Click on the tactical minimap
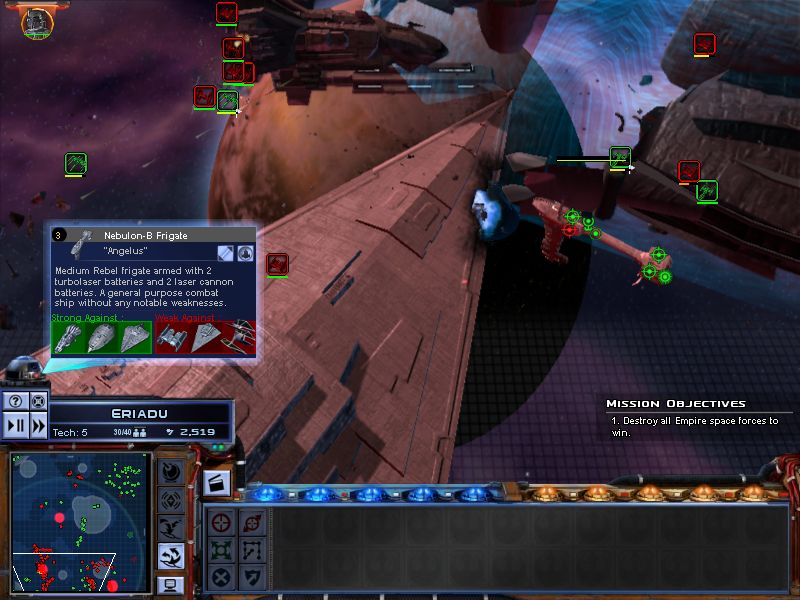The height and width of the screenshot is (600, 800). [x=78, y=521]
